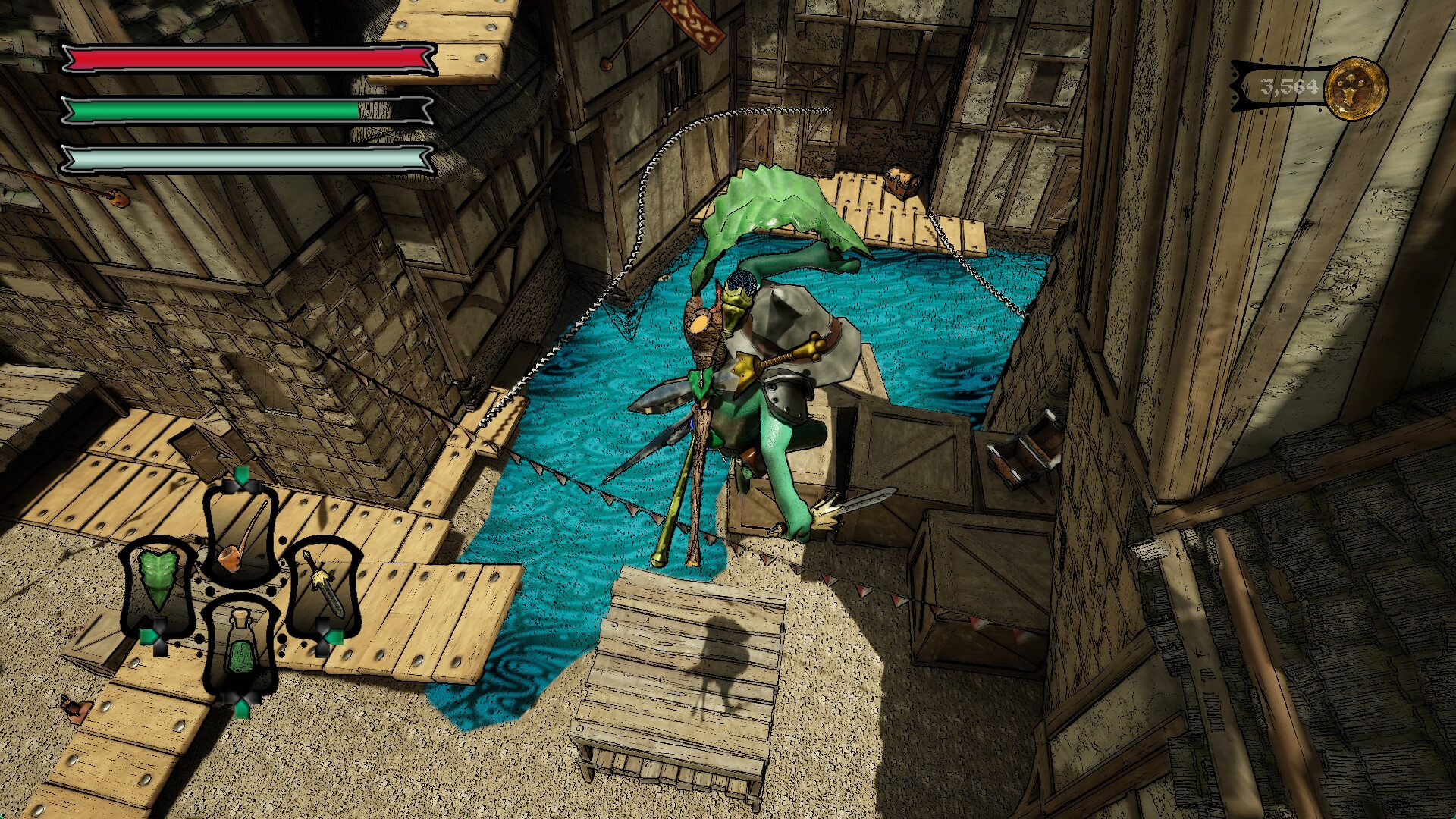Click the sword weapon slot
Image resolution: width=1456 pixels, height=819 pixels.
tap(325, 584)
